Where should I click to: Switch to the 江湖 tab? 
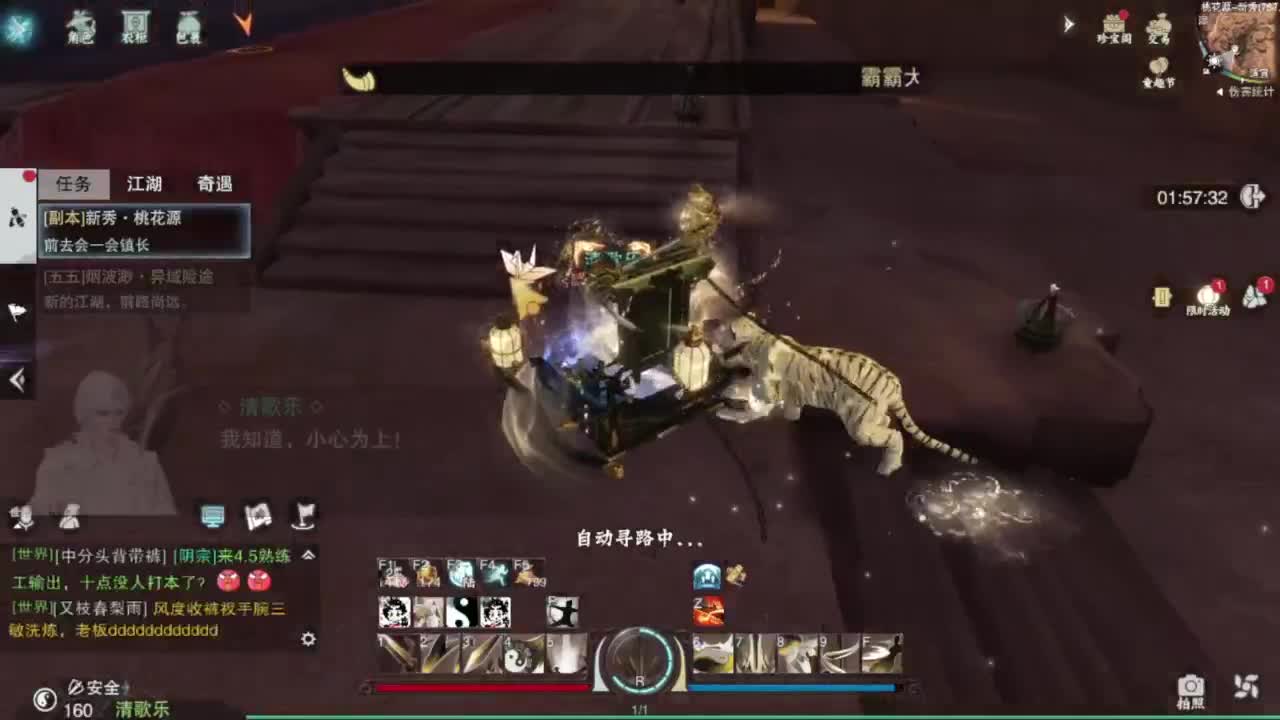(143, 184)
